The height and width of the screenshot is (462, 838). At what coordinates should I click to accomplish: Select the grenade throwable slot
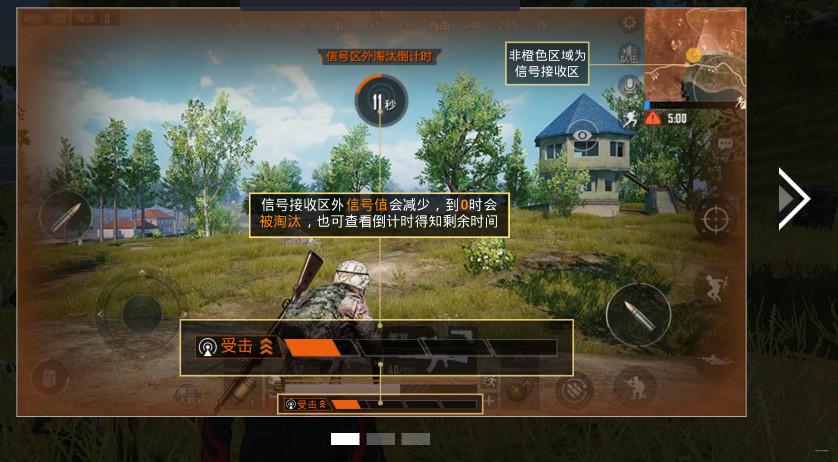pyautogui.click(x=517, y=390)
